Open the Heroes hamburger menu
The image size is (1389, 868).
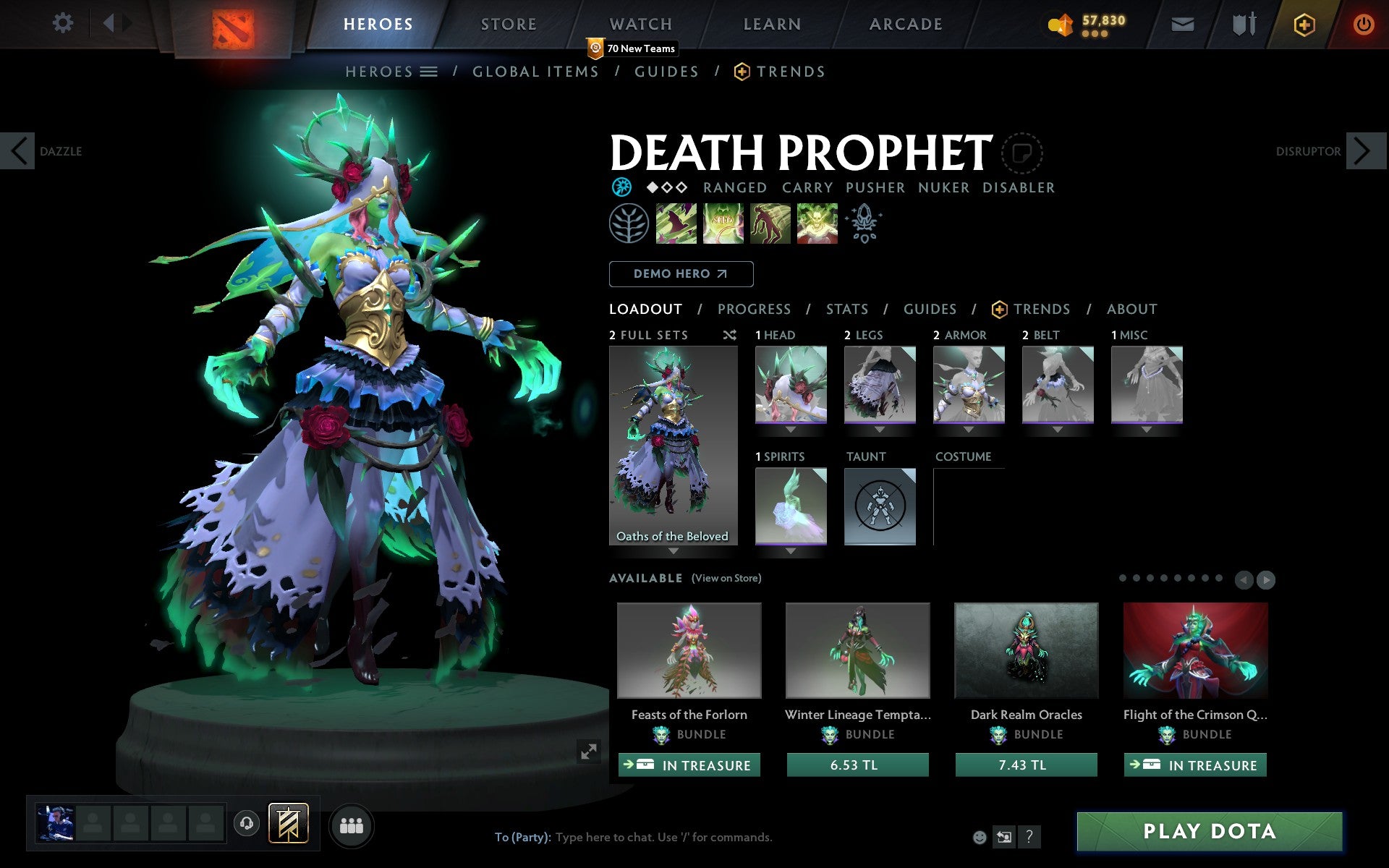coord(430,72)
